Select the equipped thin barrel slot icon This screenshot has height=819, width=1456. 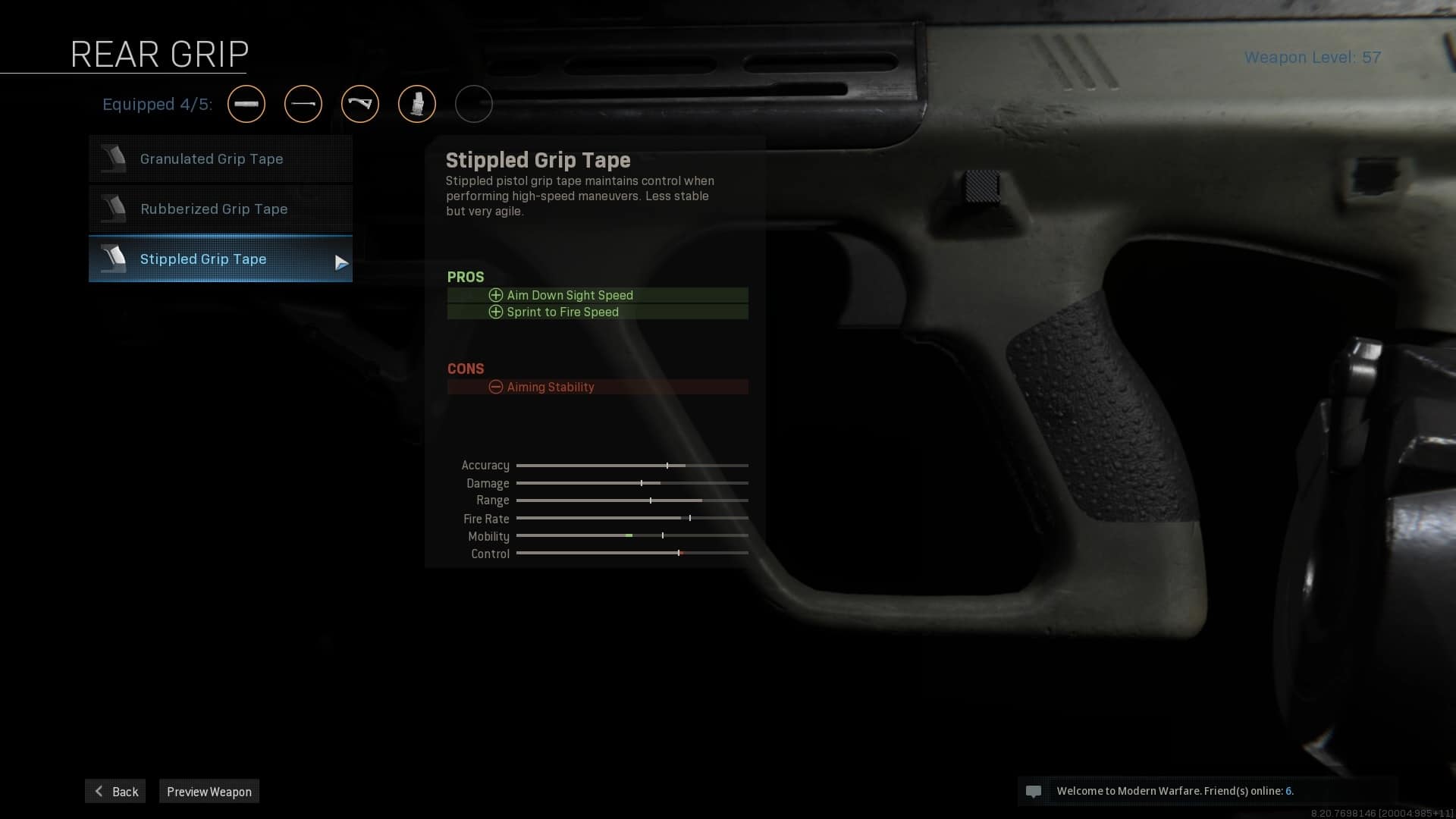point(303,104)
